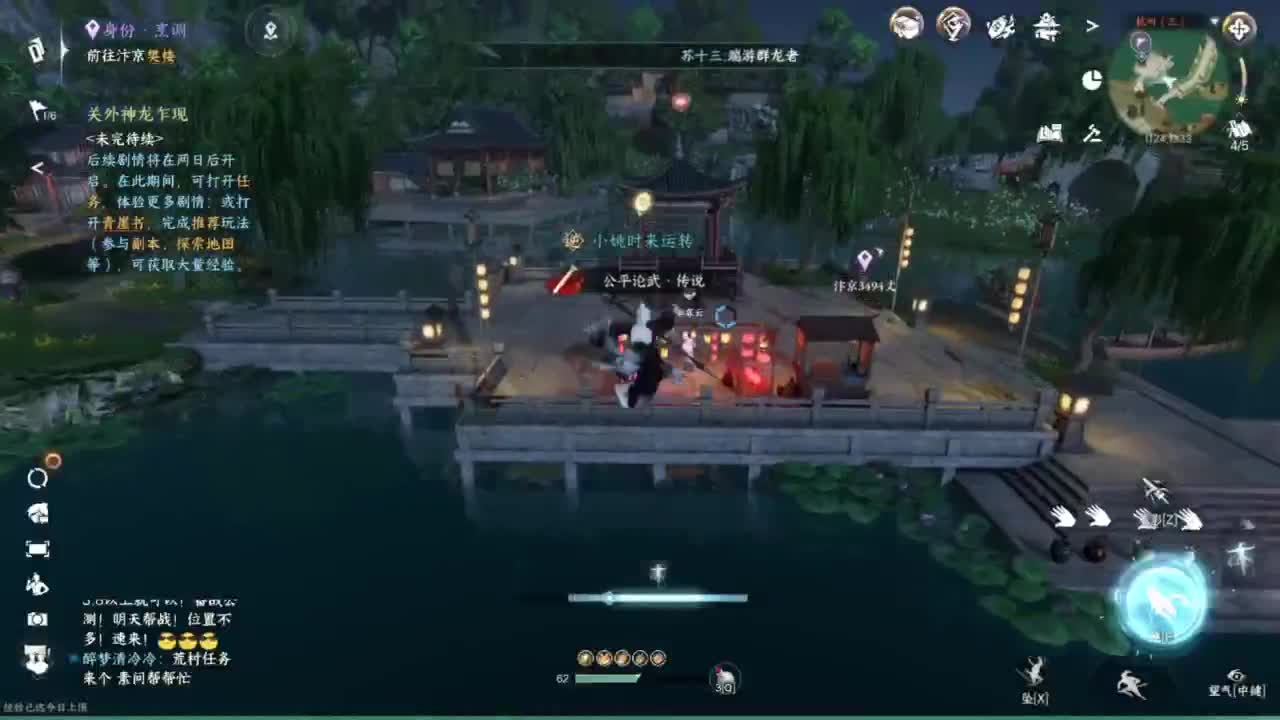Click the progress slider handle at bottom center
This screenshot has width=1280, height=720.
click(608, 600)
